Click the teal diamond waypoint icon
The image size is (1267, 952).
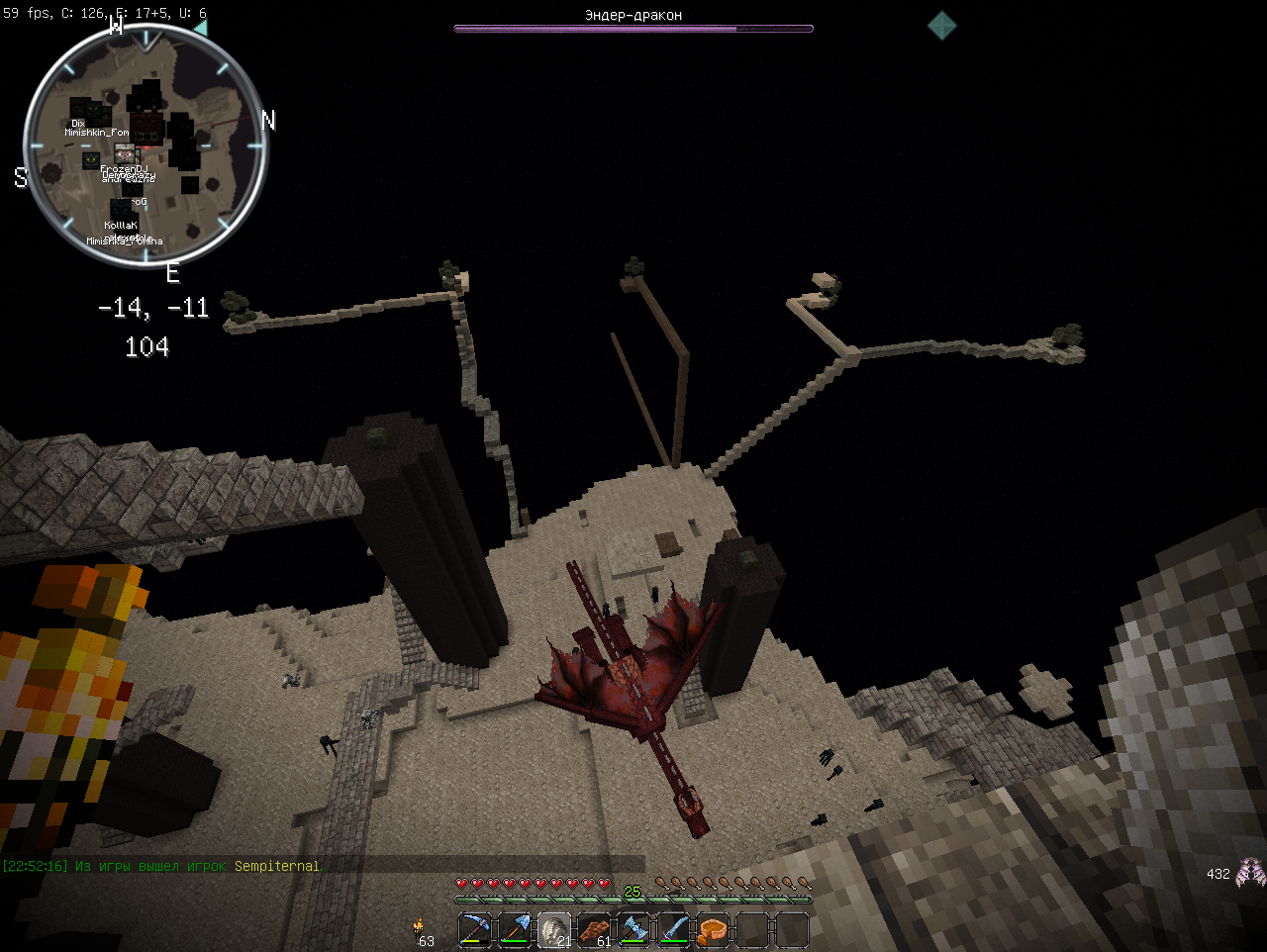[941, 26]
